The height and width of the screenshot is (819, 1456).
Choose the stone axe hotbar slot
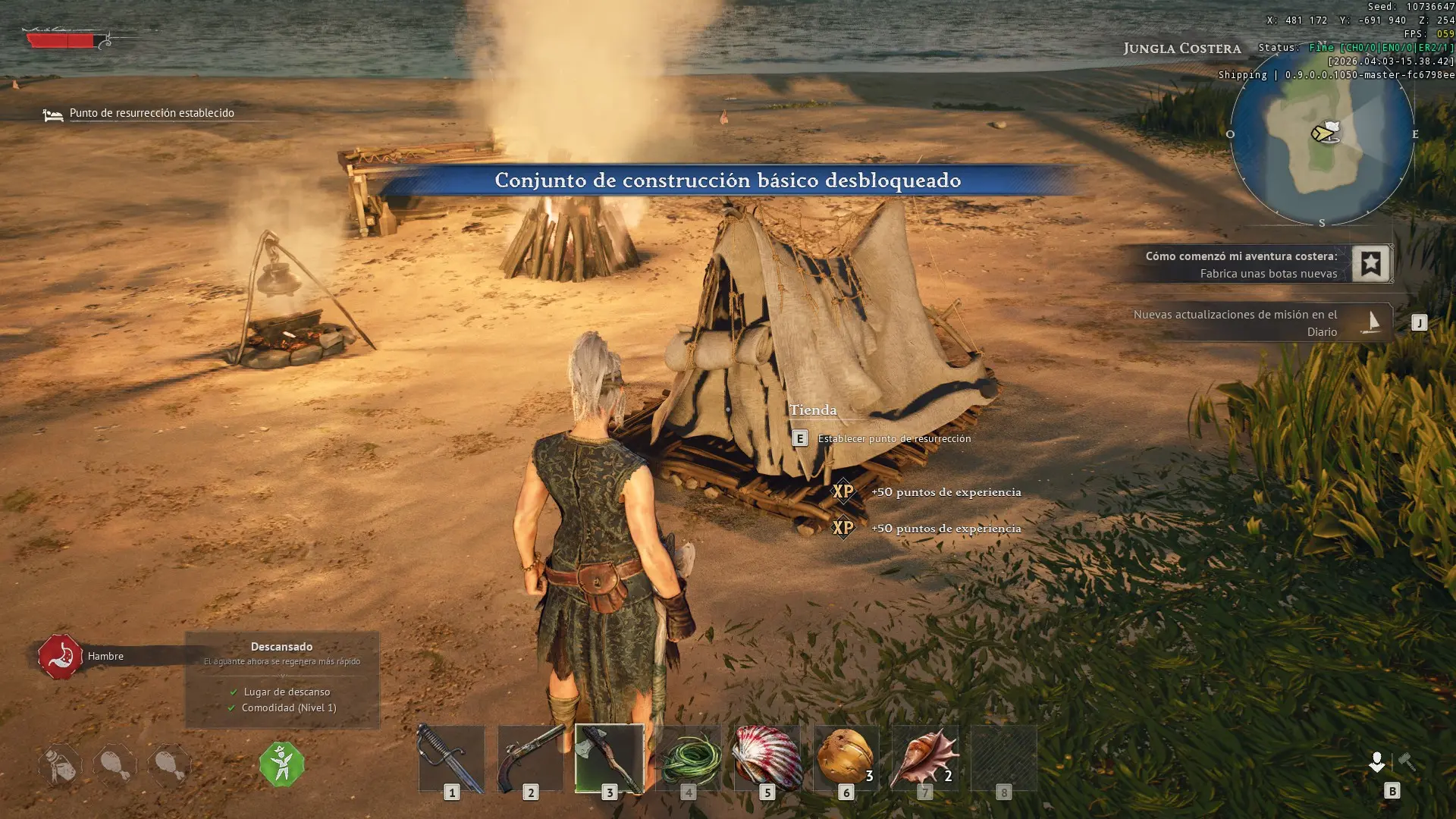[609, 758]
